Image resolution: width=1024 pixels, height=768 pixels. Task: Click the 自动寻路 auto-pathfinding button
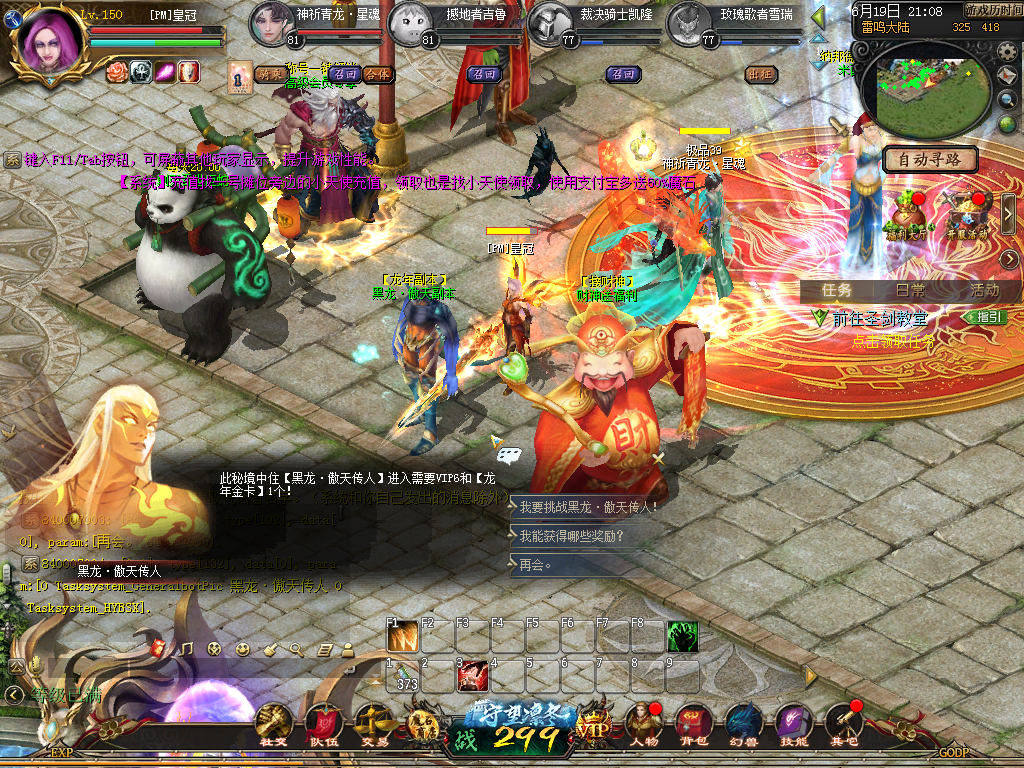(x=930, y=159)
